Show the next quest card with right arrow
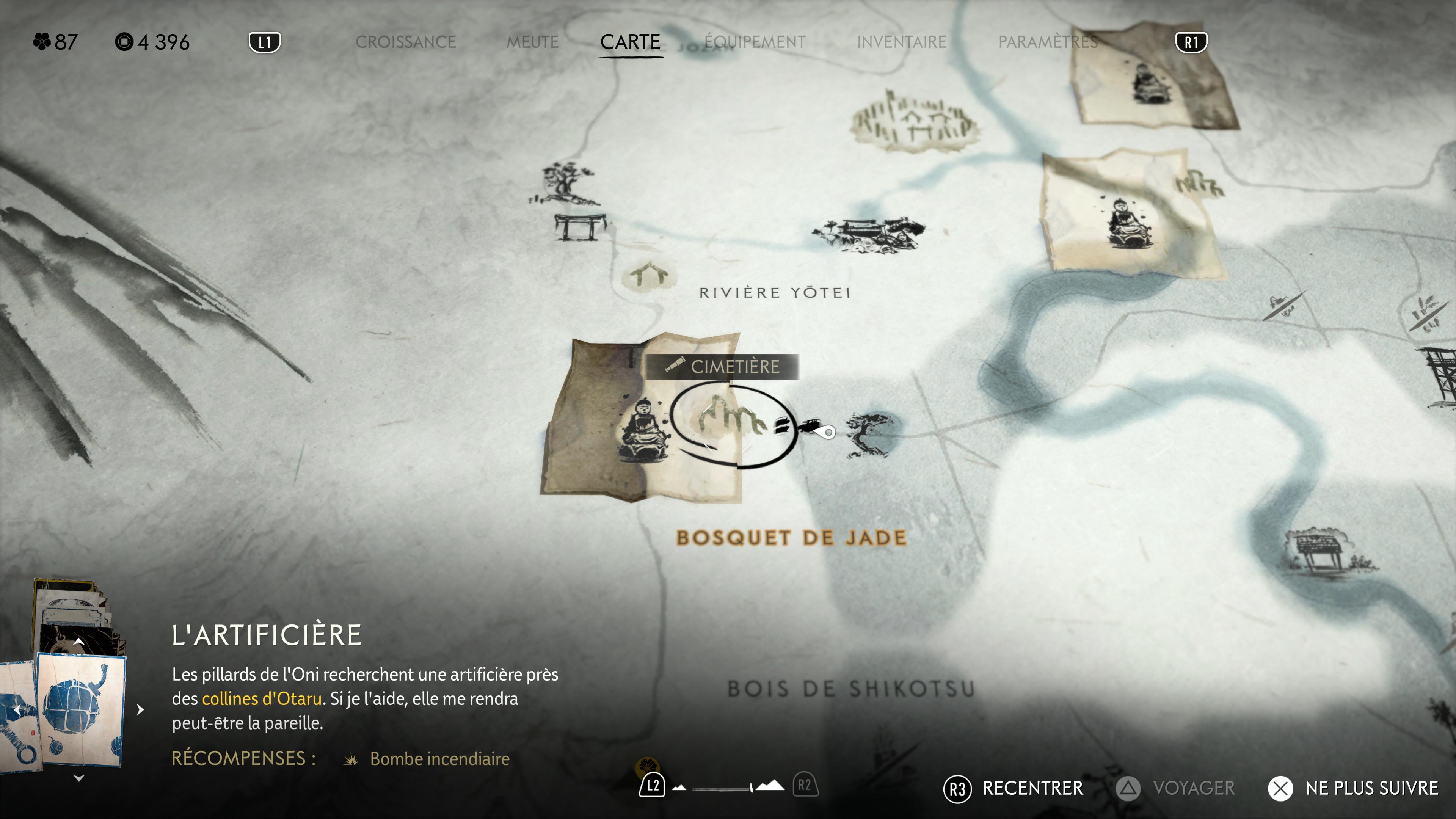Viewport: 1456px width, 819px height. pyautogui.click(x=140, y=709)
